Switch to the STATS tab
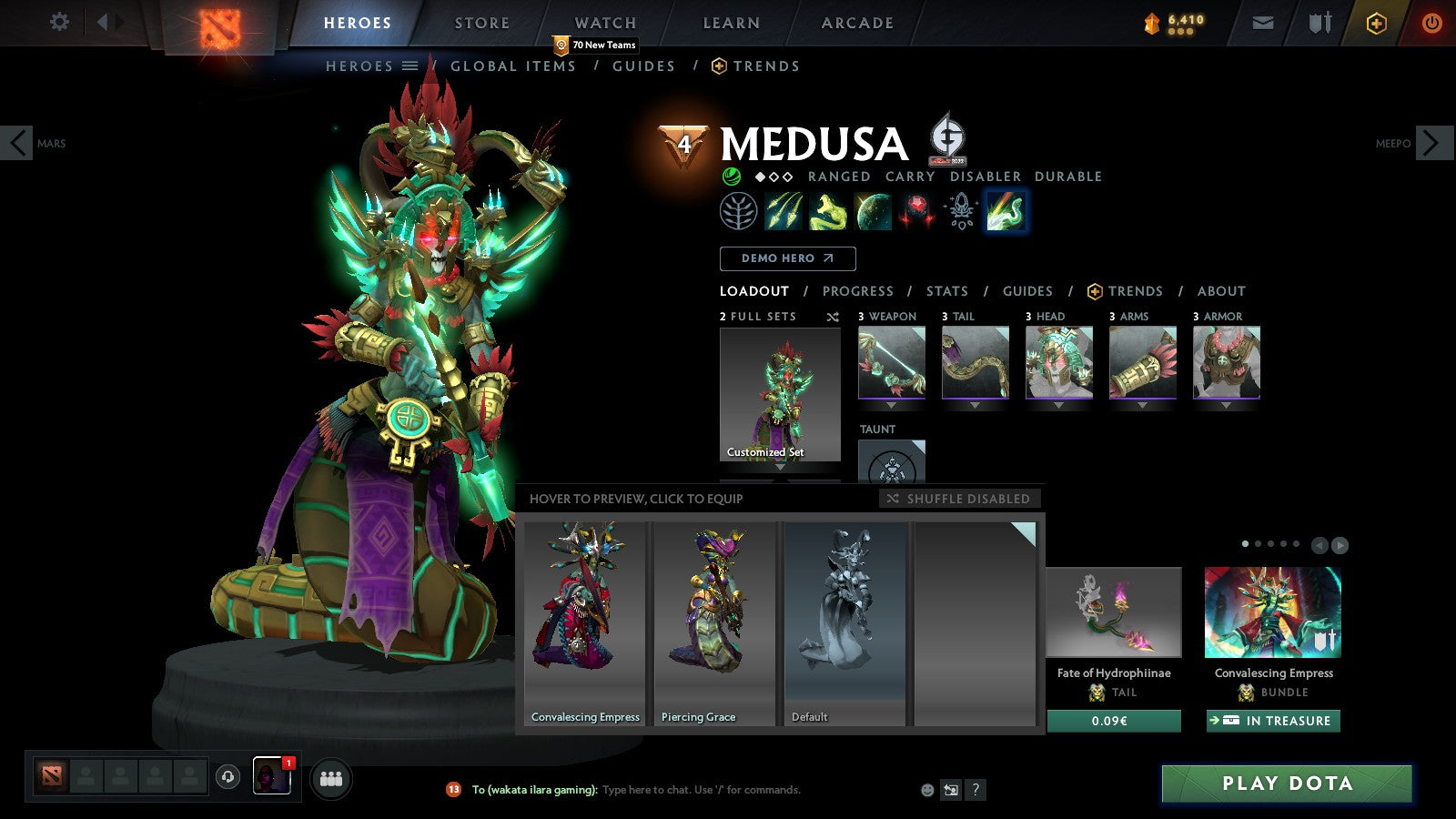 click(x=946, y=291)
